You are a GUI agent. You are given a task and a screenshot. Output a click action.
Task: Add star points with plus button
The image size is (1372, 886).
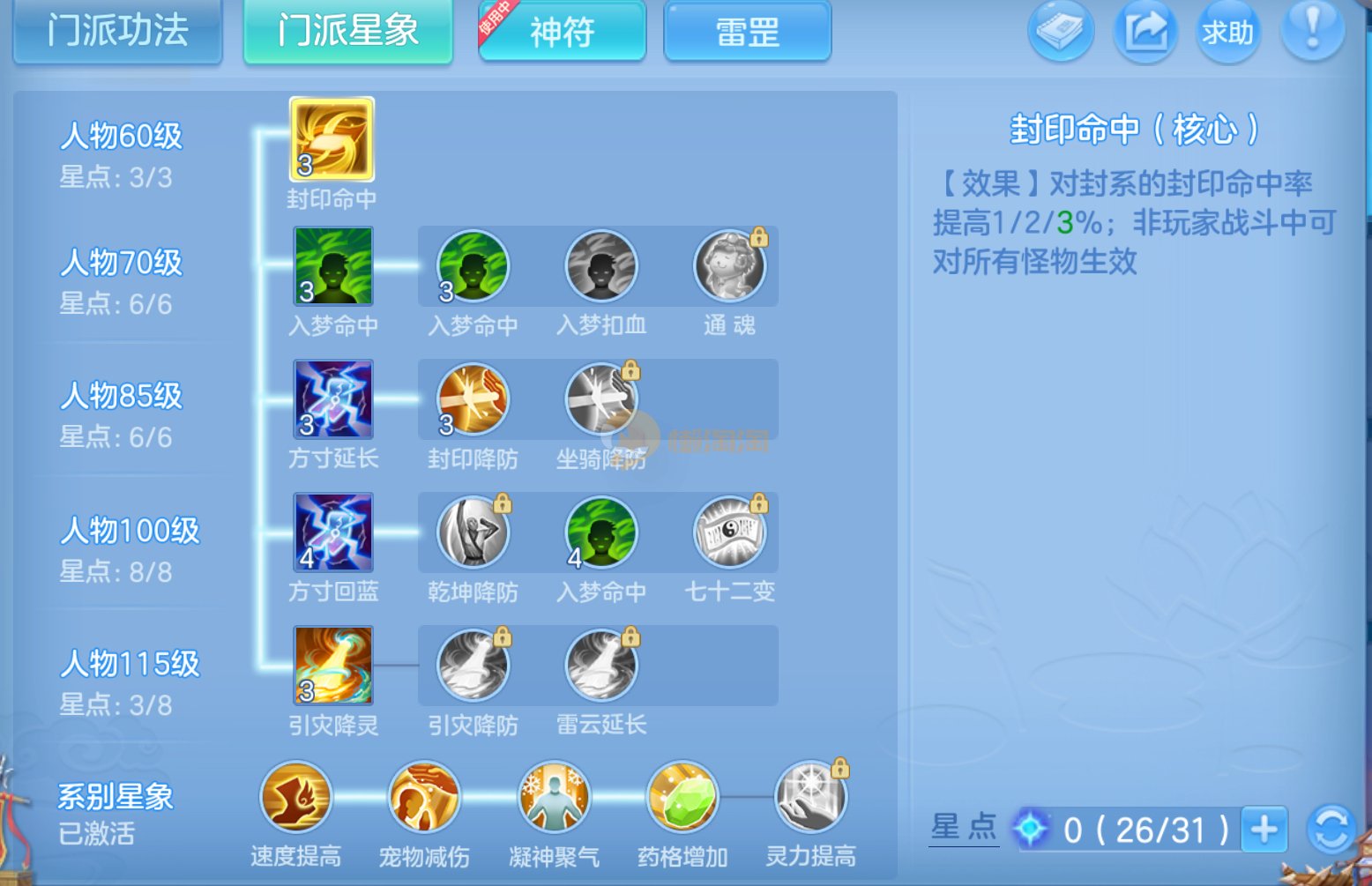pos(1264,830)
